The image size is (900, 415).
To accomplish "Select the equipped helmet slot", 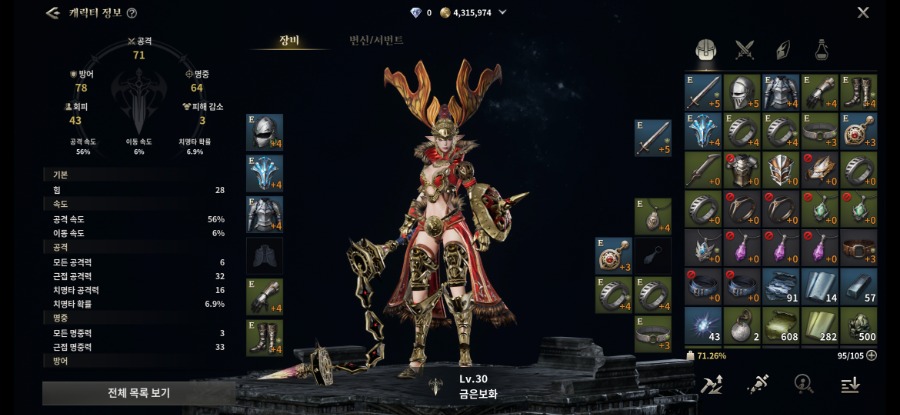I will point(264,132).
